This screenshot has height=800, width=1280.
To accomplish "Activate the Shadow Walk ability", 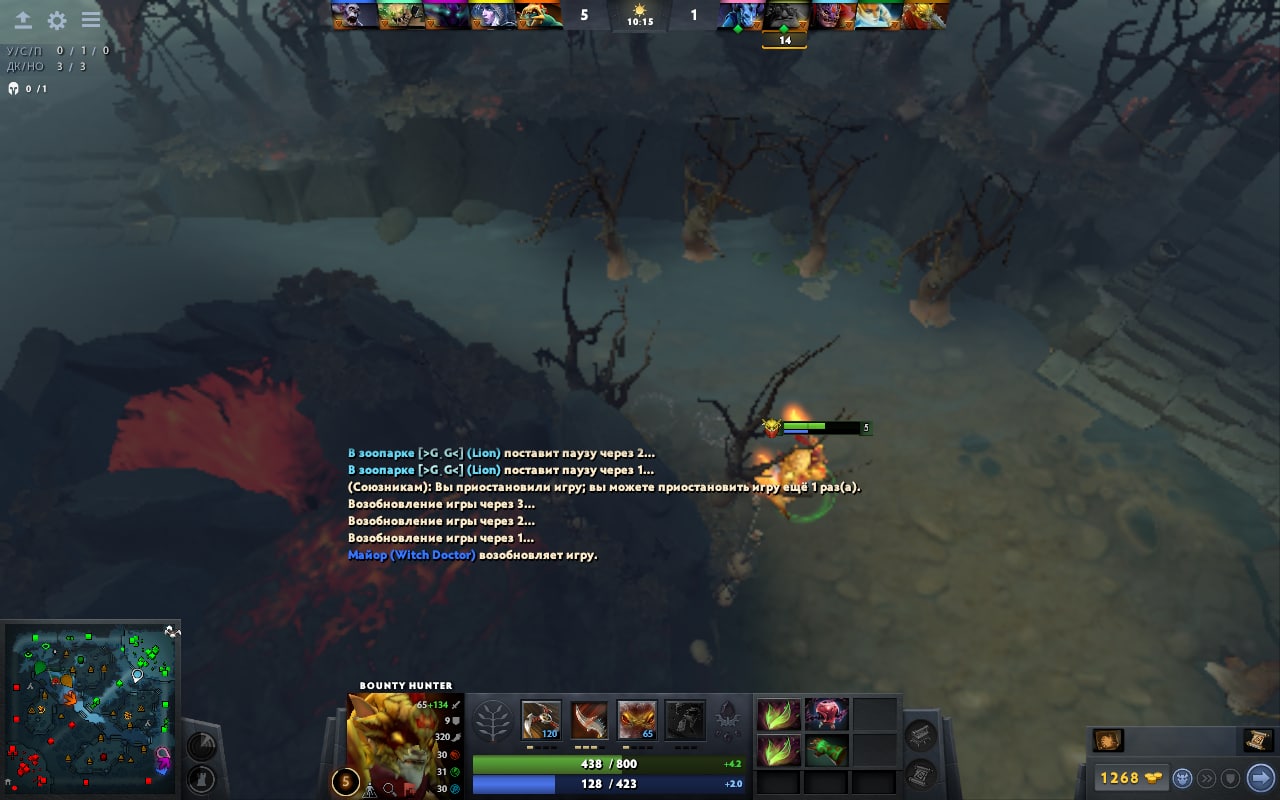I will coord(637,720).
